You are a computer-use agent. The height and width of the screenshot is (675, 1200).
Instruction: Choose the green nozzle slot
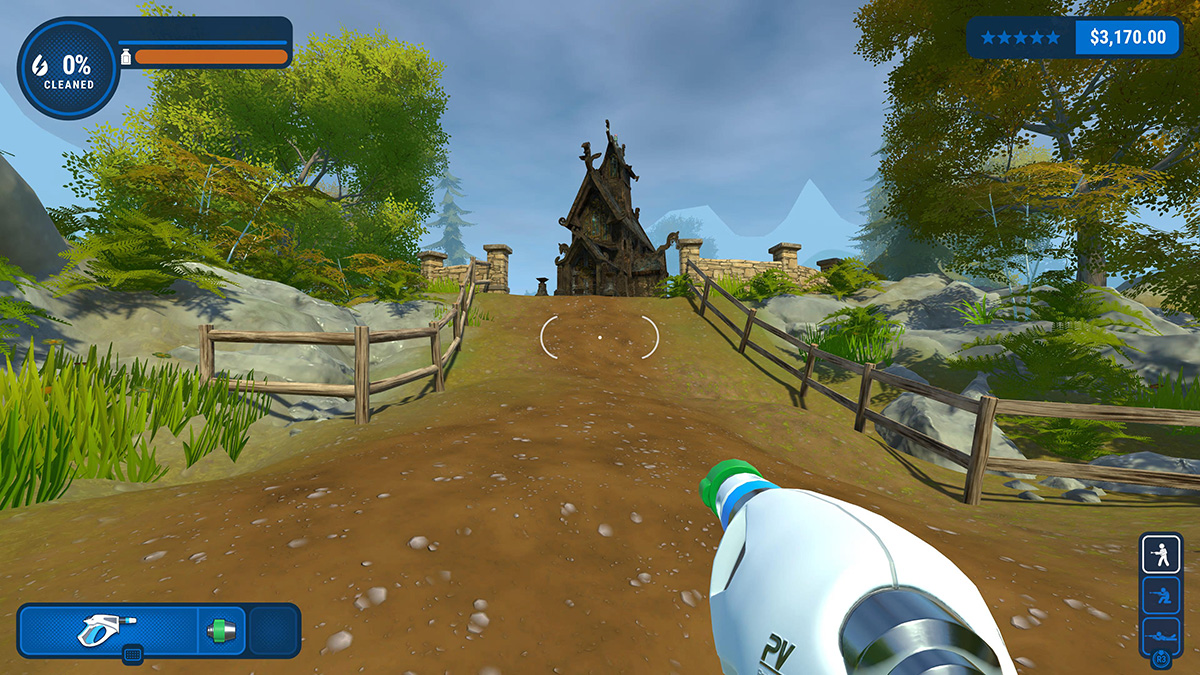pos(222,630)
